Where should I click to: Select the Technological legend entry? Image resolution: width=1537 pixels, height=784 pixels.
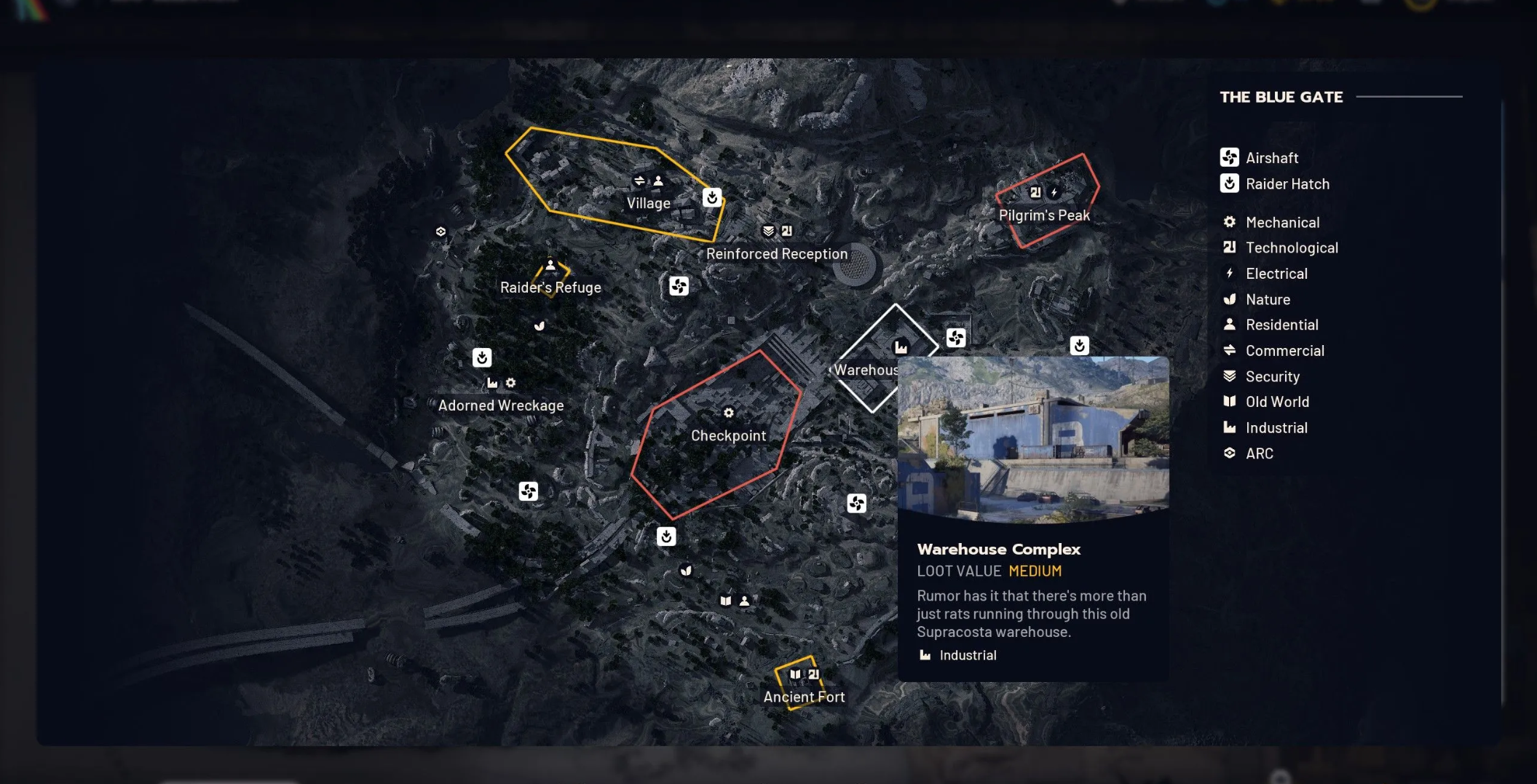1291,248
